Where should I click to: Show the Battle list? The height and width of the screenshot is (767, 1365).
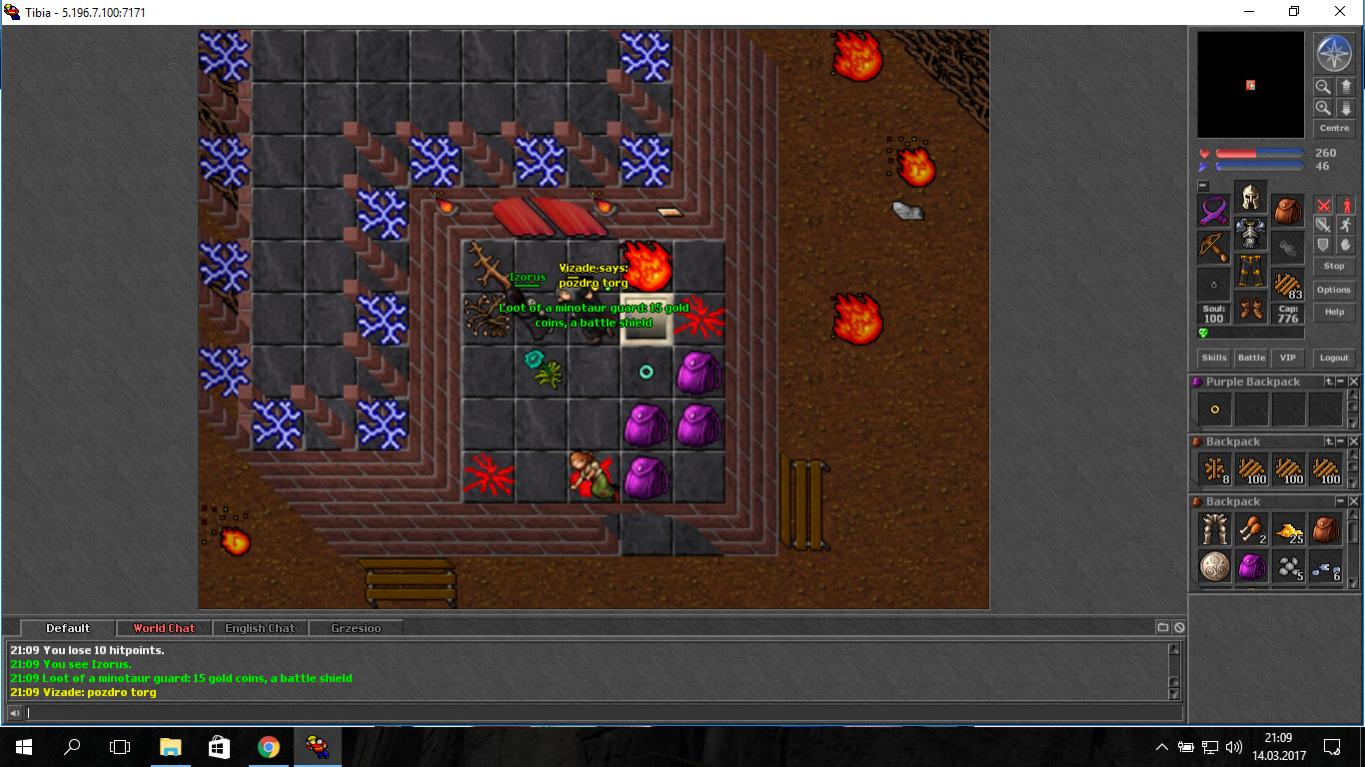click(1251, 357)
